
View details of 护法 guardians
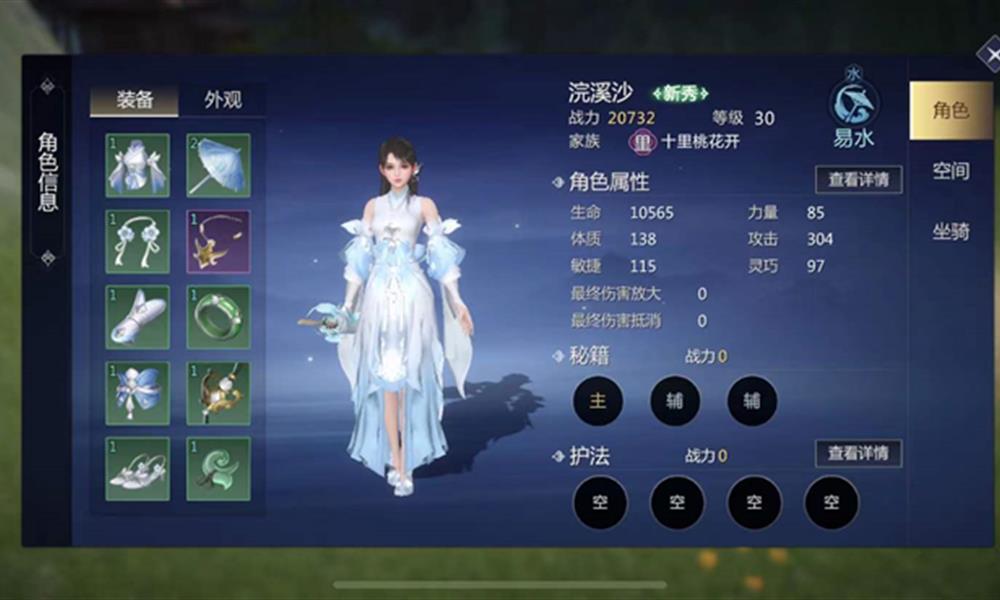click(858, 453)
